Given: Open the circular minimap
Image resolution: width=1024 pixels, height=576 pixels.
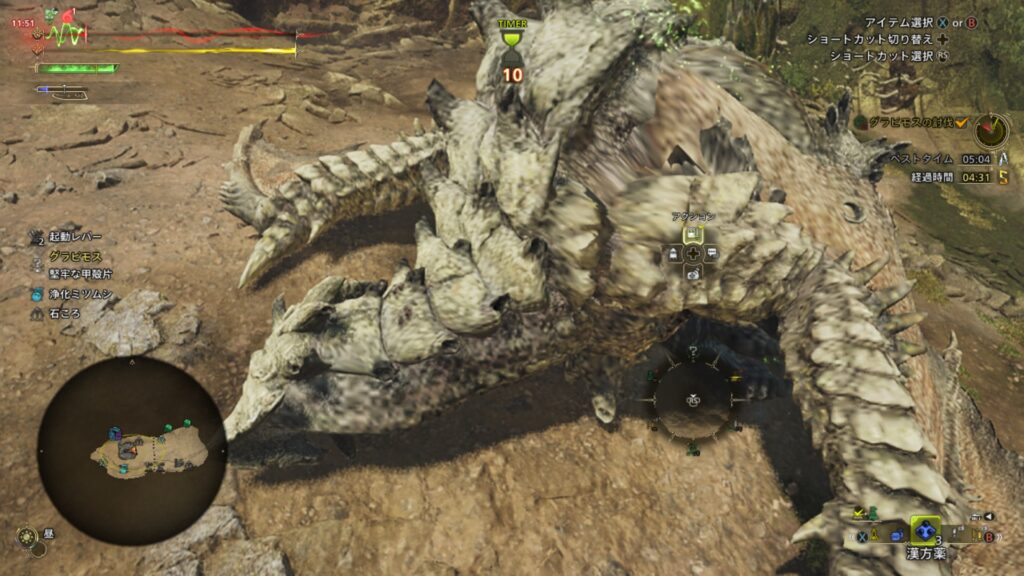Looking at the screenshot, I should (x=132, y=451).
